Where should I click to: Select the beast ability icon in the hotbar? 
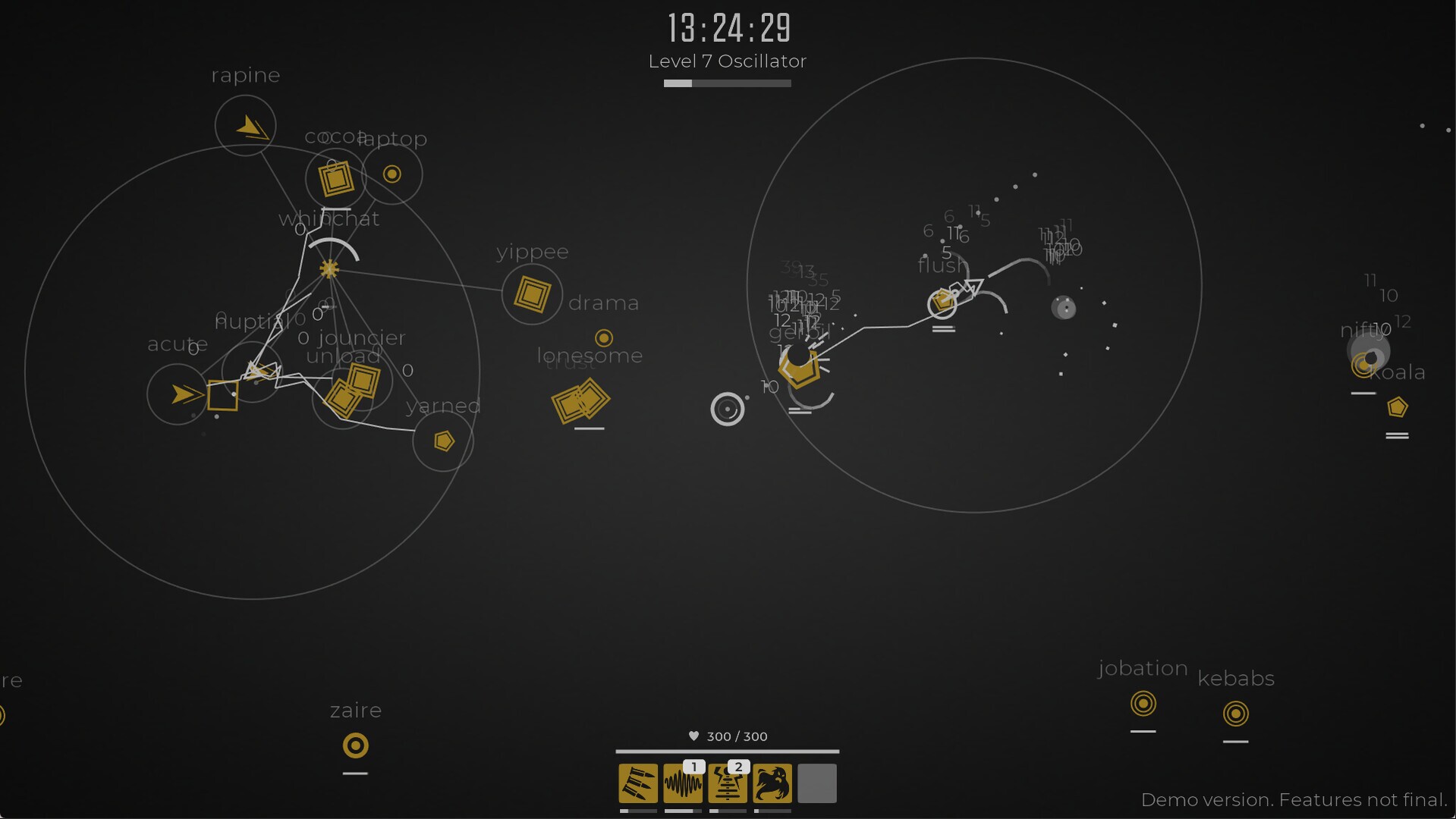click(772, 783)
